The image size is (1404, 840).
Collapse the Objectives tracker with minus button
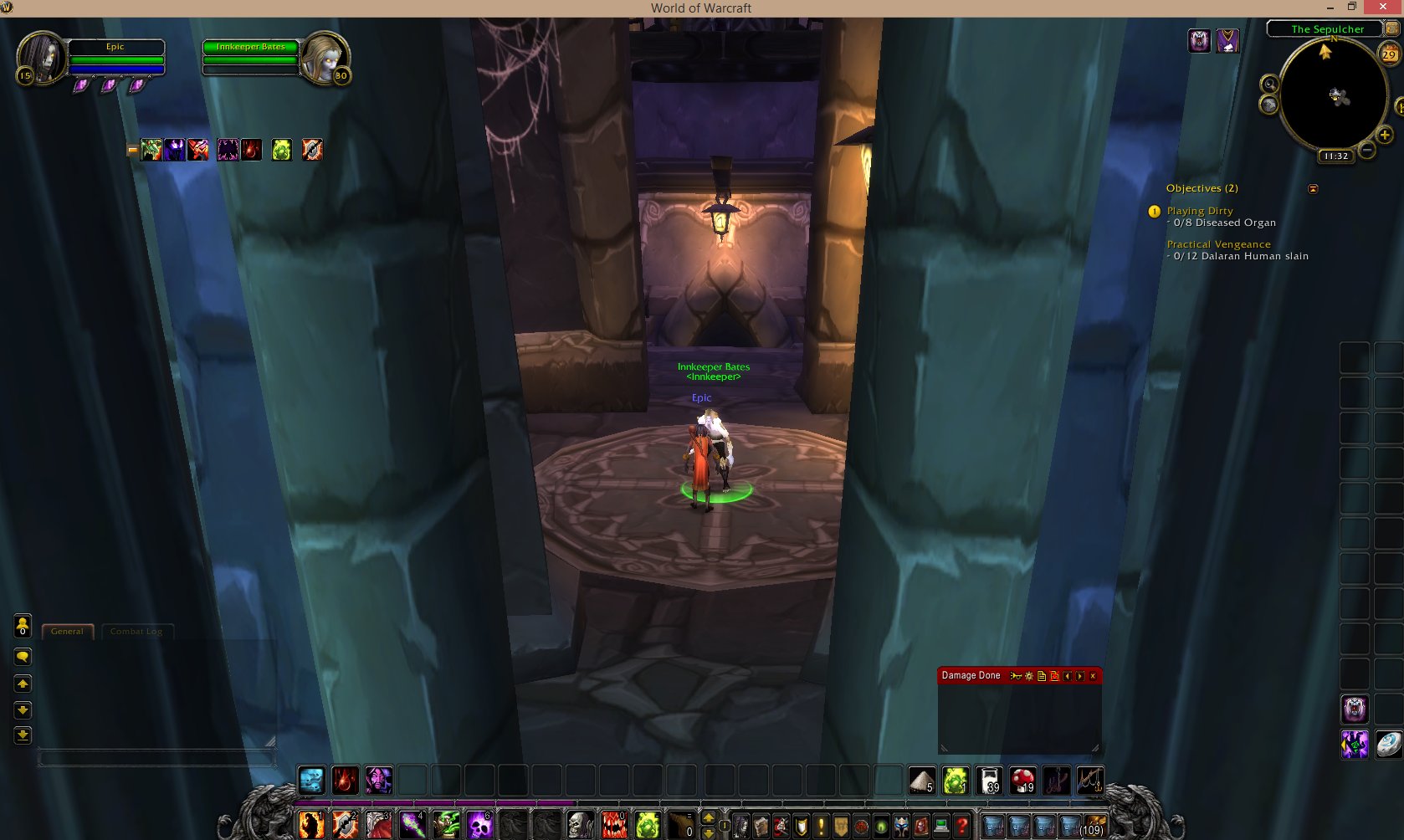[1312, 188]
